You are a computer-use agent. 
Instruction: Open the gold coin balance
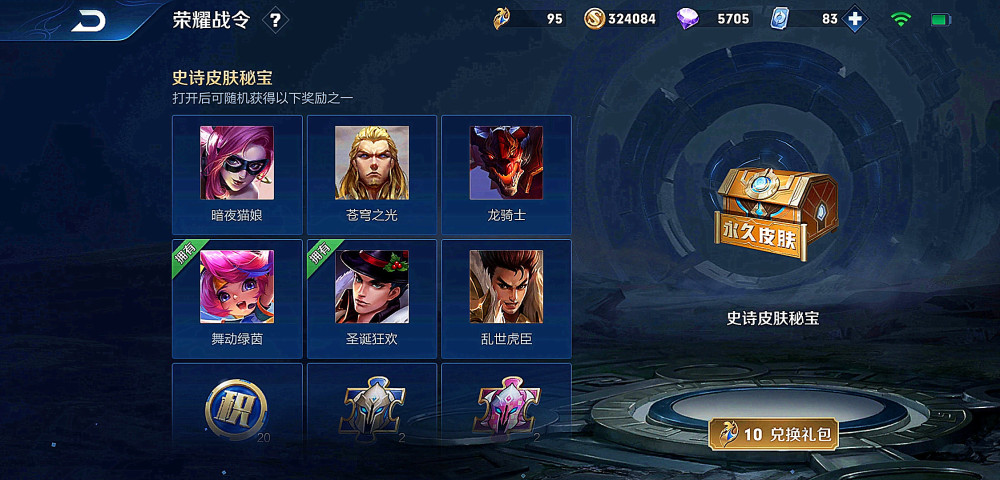click(x=619, y=19)
